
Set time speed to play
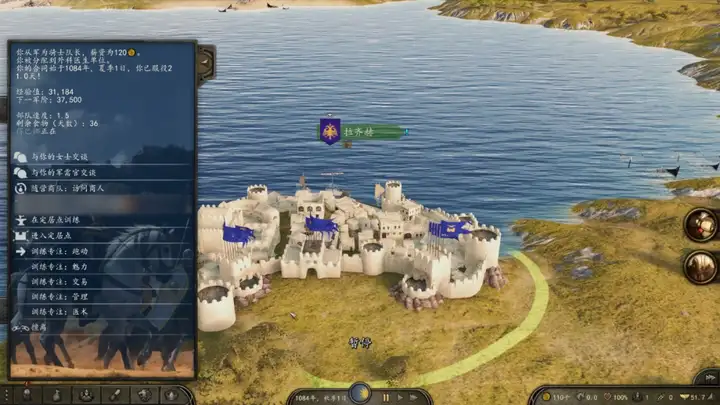[x=400, y=397]
